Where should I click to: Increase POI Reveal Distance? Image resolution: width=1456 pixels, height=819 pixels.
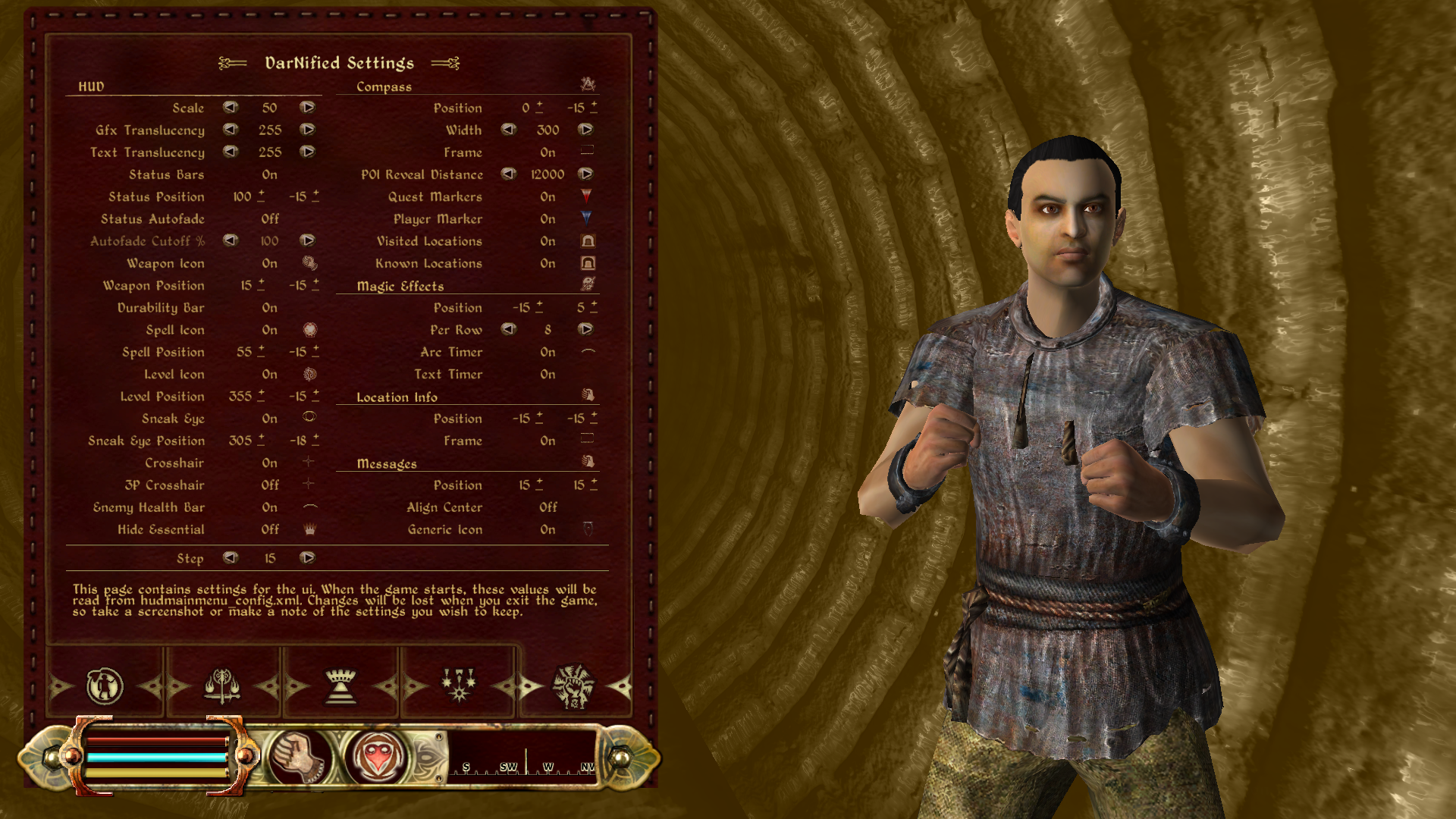click(x=585, y=174)
